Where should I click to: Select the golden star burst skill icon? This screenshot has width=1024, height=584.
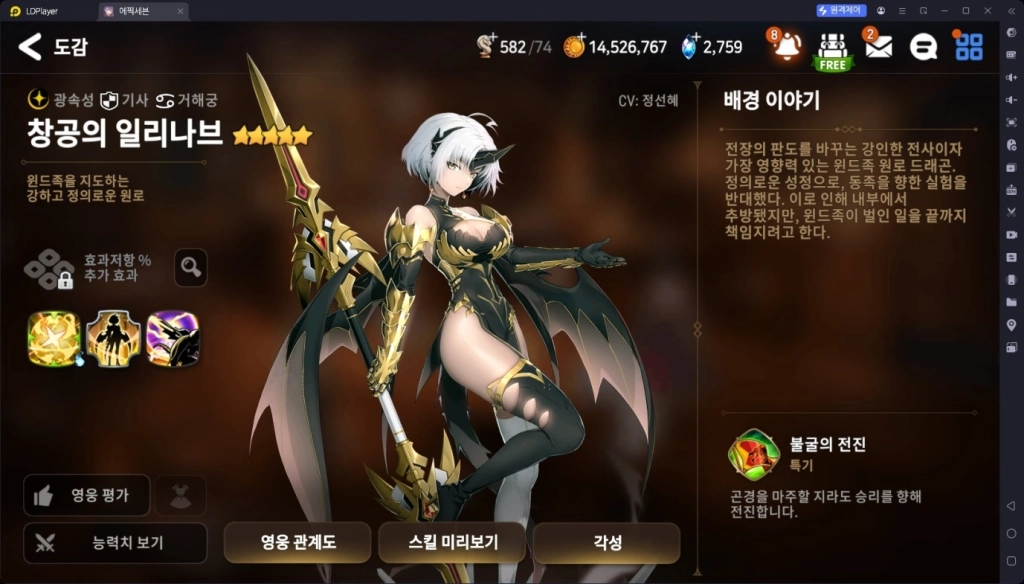pyautogui.click(x=53, y=338)
